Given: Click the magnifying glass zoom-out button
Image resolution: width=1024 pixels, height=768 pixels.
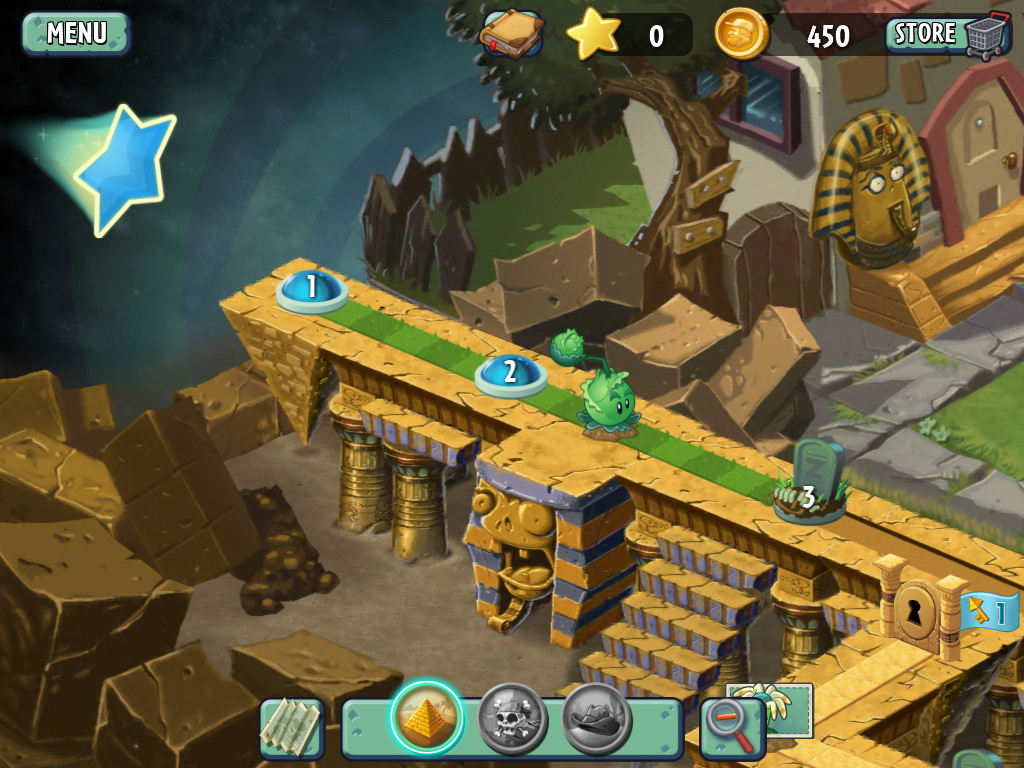Looking at the screenshot, I should coord(732,727).
